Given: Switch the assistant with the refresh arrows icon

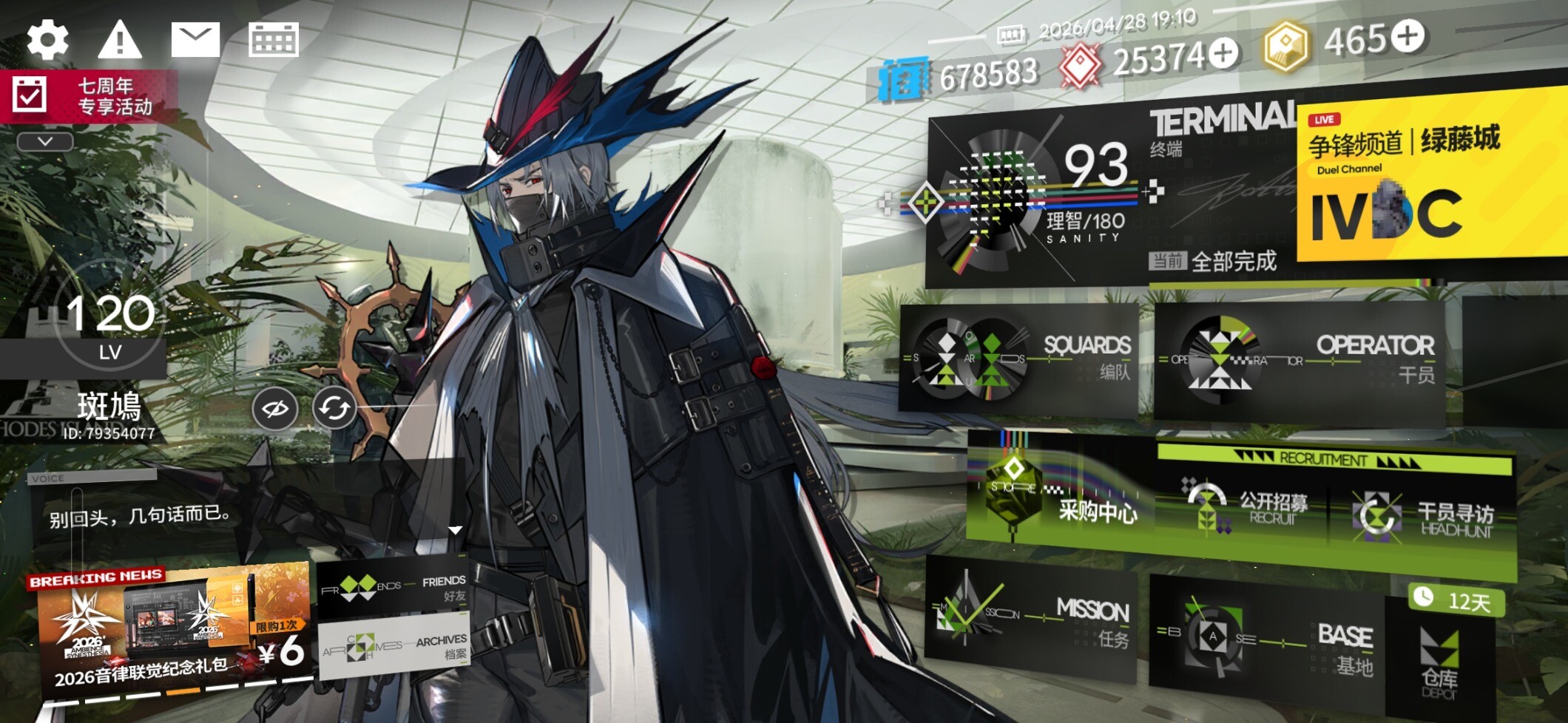Looking at the screenshot, I should pyautogui.click(x=334, y=408).
